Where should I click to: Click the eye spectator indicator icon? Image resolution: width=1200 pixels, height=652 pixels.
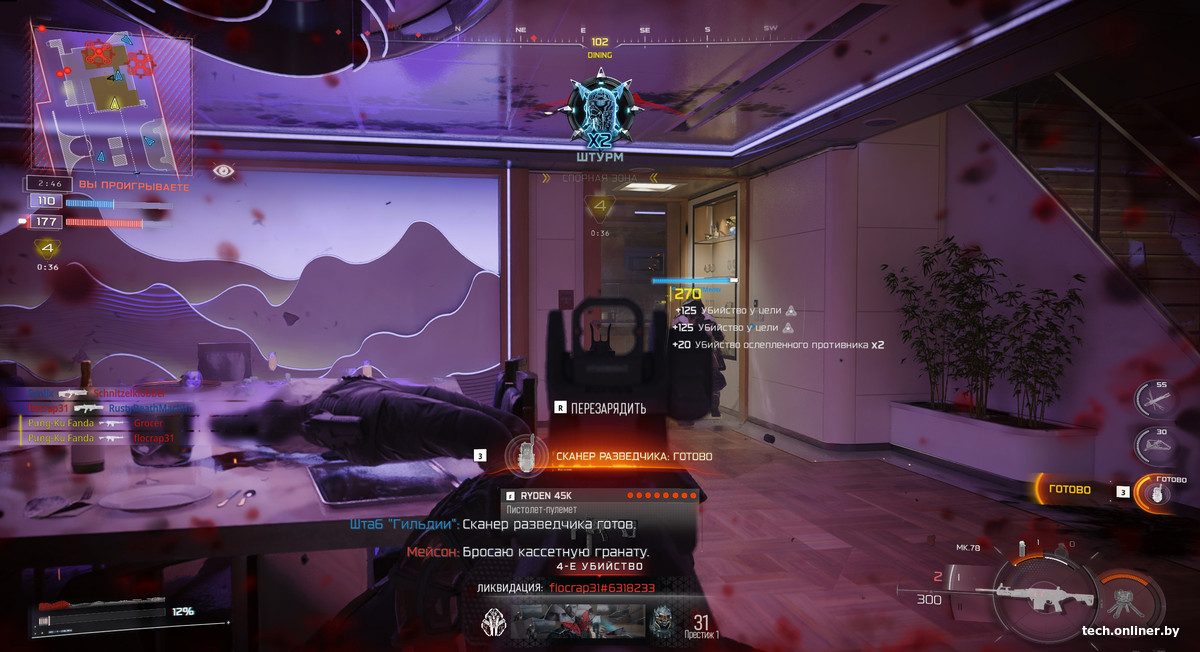224,171
